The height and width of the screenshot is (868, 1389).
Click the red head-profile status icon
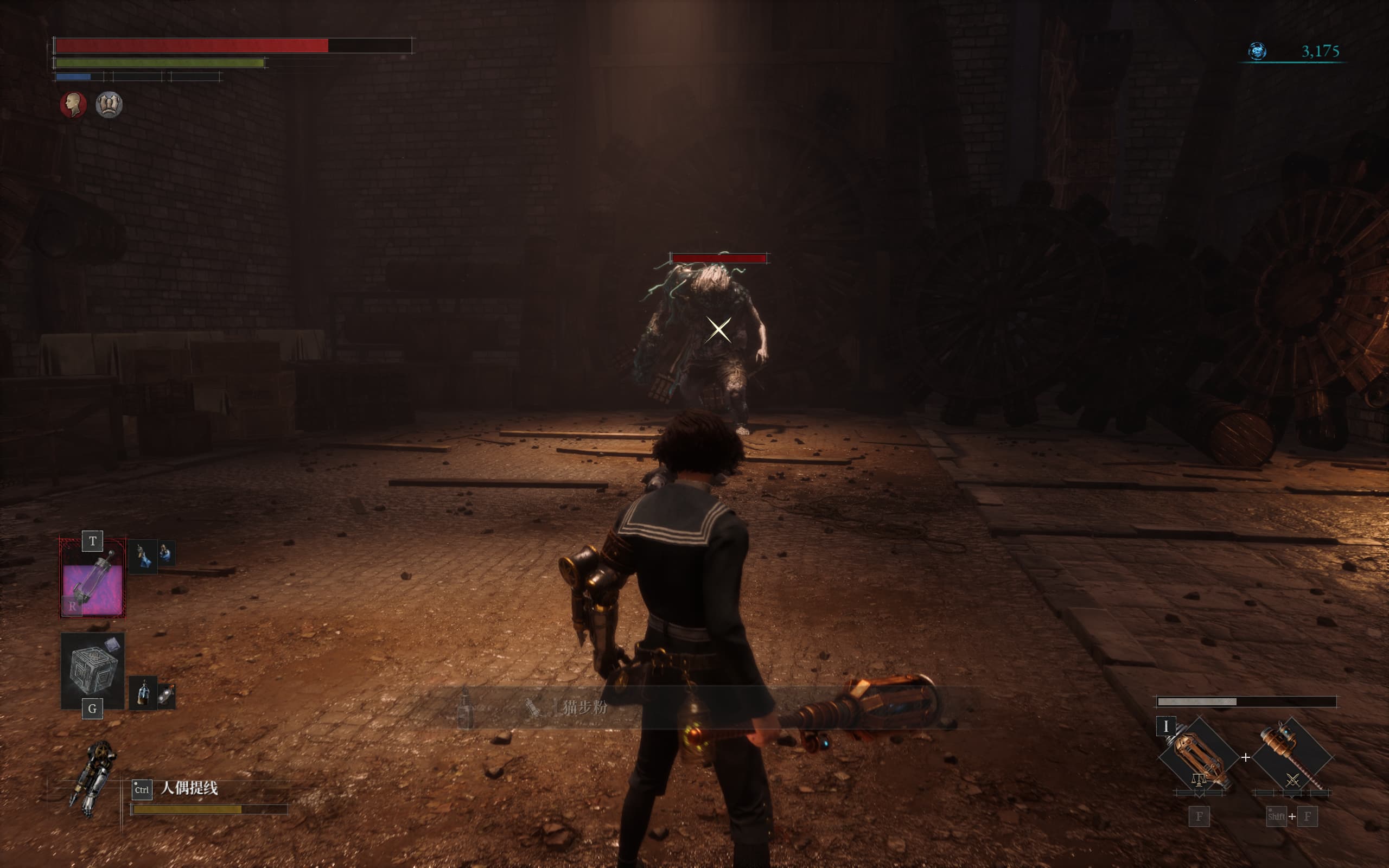coord(73,105)
